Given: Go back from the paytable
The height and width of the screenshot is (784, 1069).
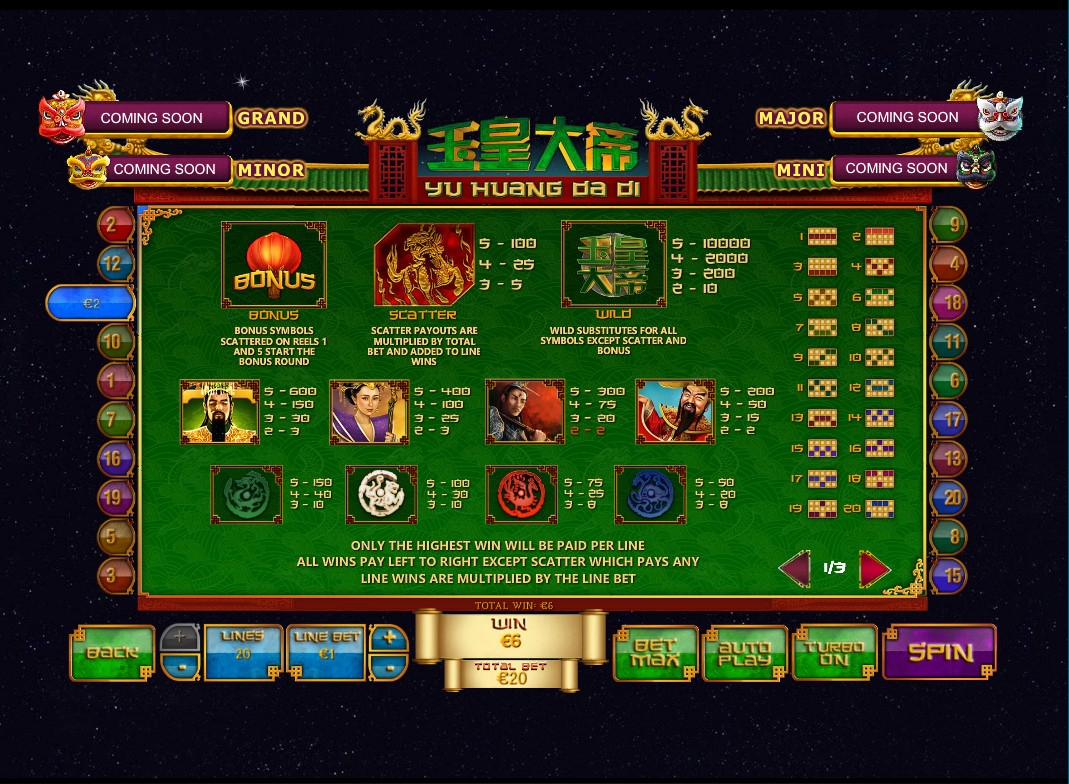Looking at the screenshot, I should [x=112, y=653].
